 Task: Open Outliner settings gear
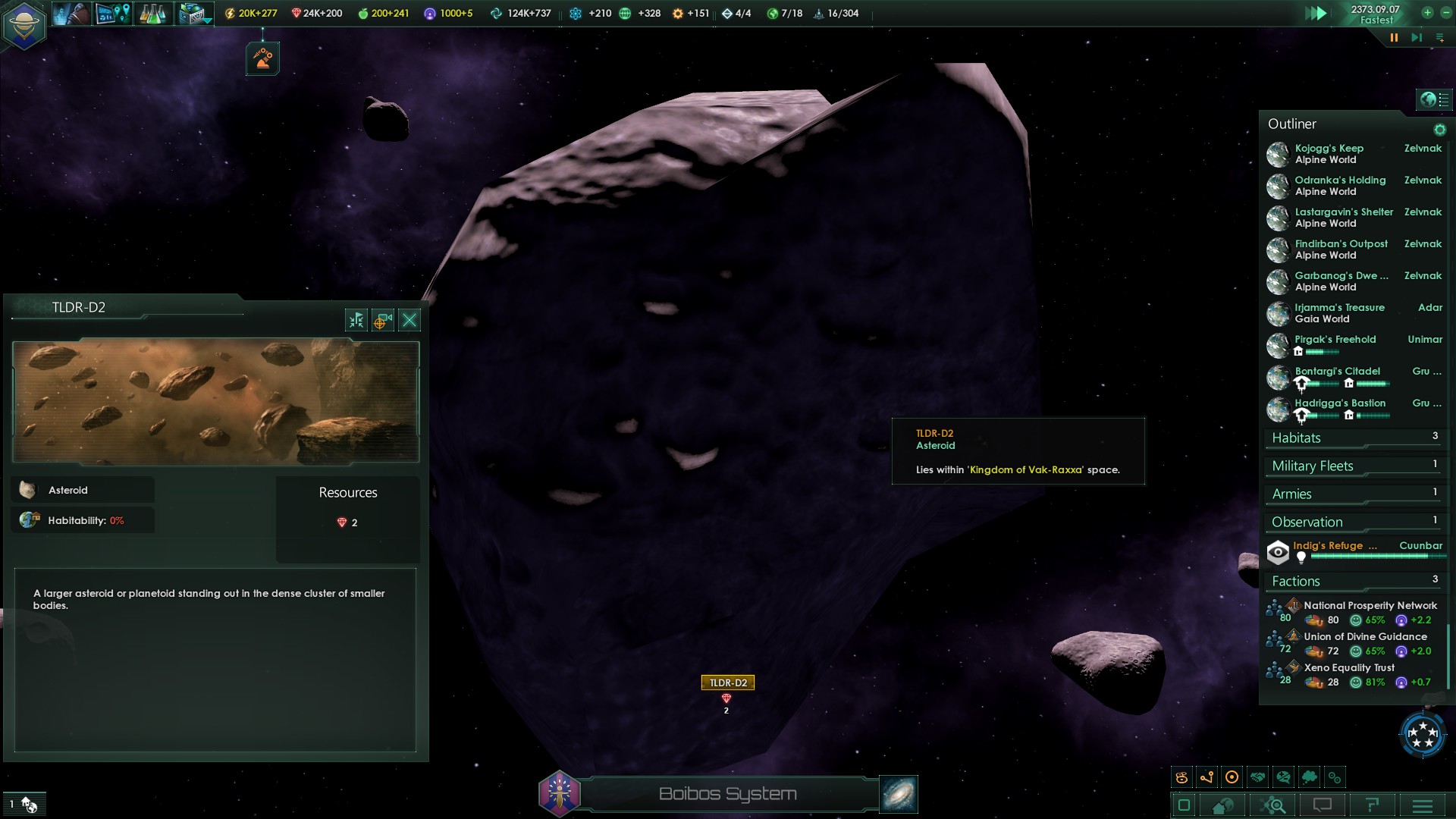click(1439, 130)
